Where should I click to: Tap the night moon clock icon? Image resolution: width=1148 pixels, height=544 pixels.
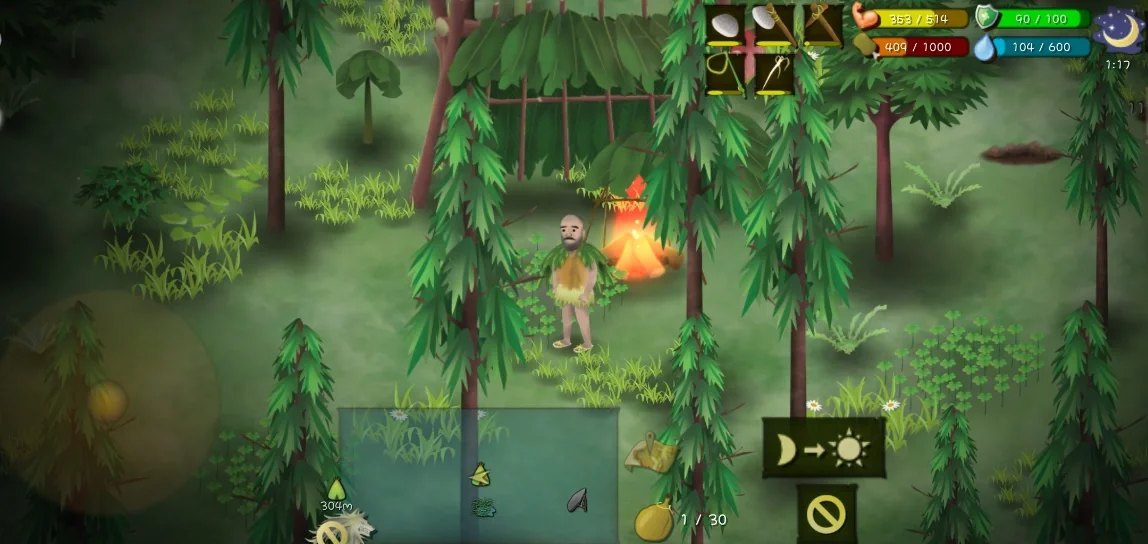pyautogui.click(x=1119, y=30)
